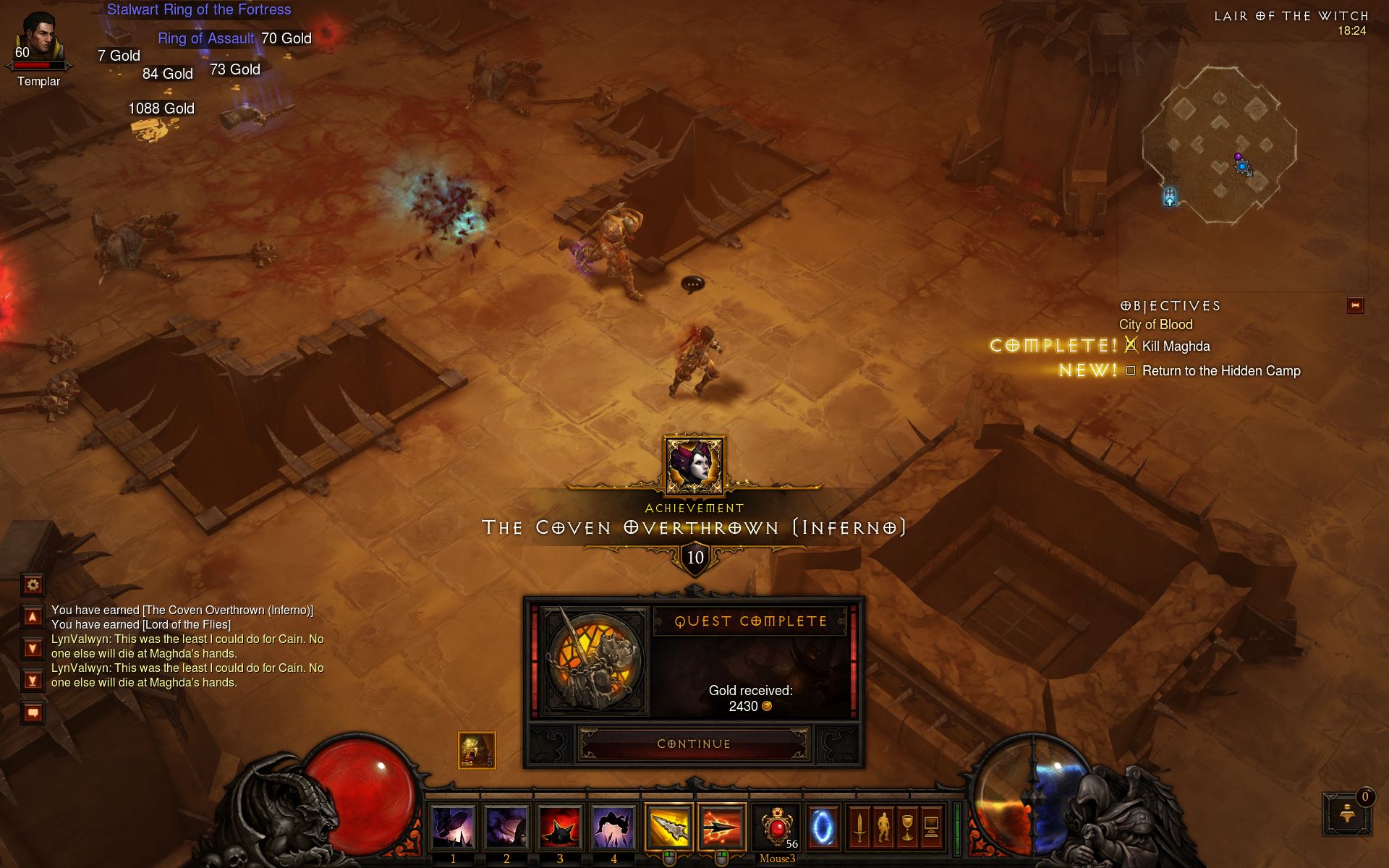Open the chat settings gear
Screen dimensions: 1389x868
pos(33,584)
